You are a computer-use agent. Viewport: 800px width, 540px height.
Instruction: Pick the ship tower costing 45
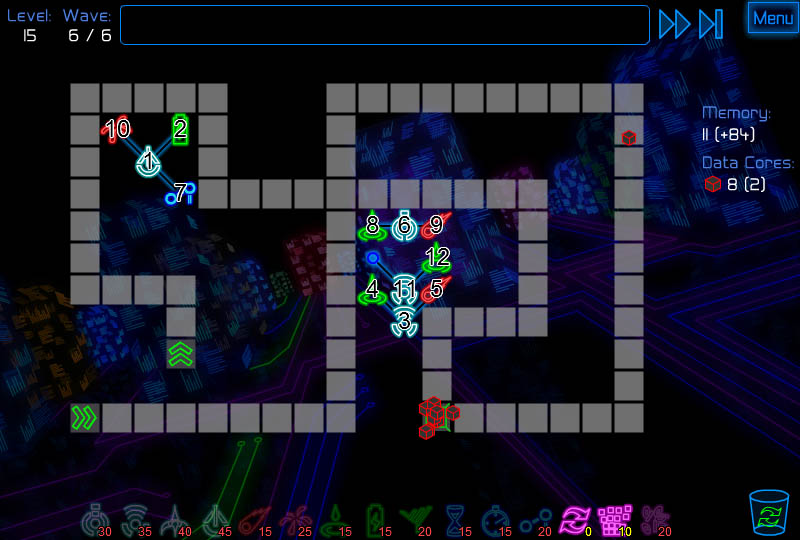[215, 519]
